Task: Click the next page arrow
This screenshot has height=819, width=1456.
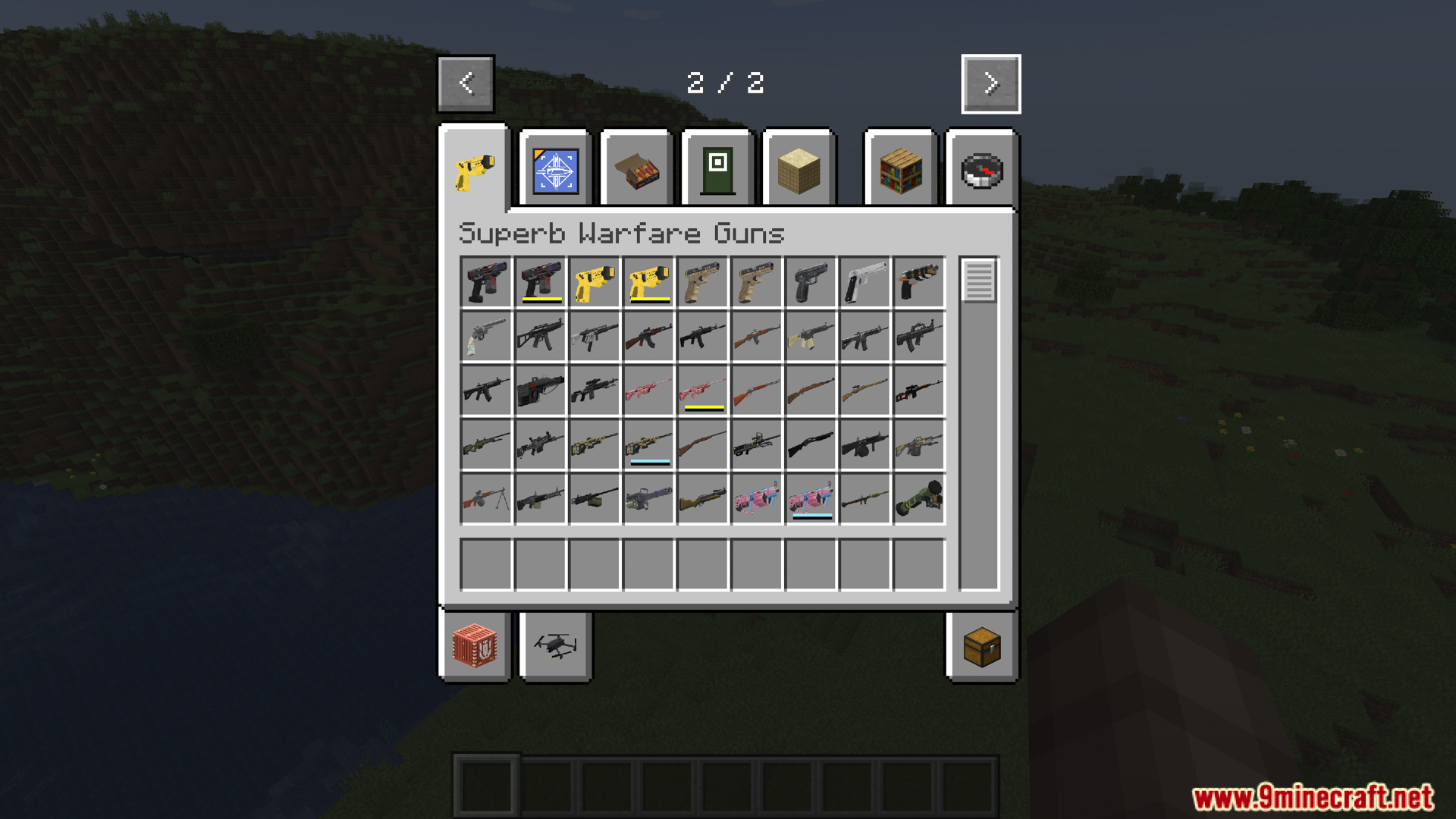Action: point(990,83)
